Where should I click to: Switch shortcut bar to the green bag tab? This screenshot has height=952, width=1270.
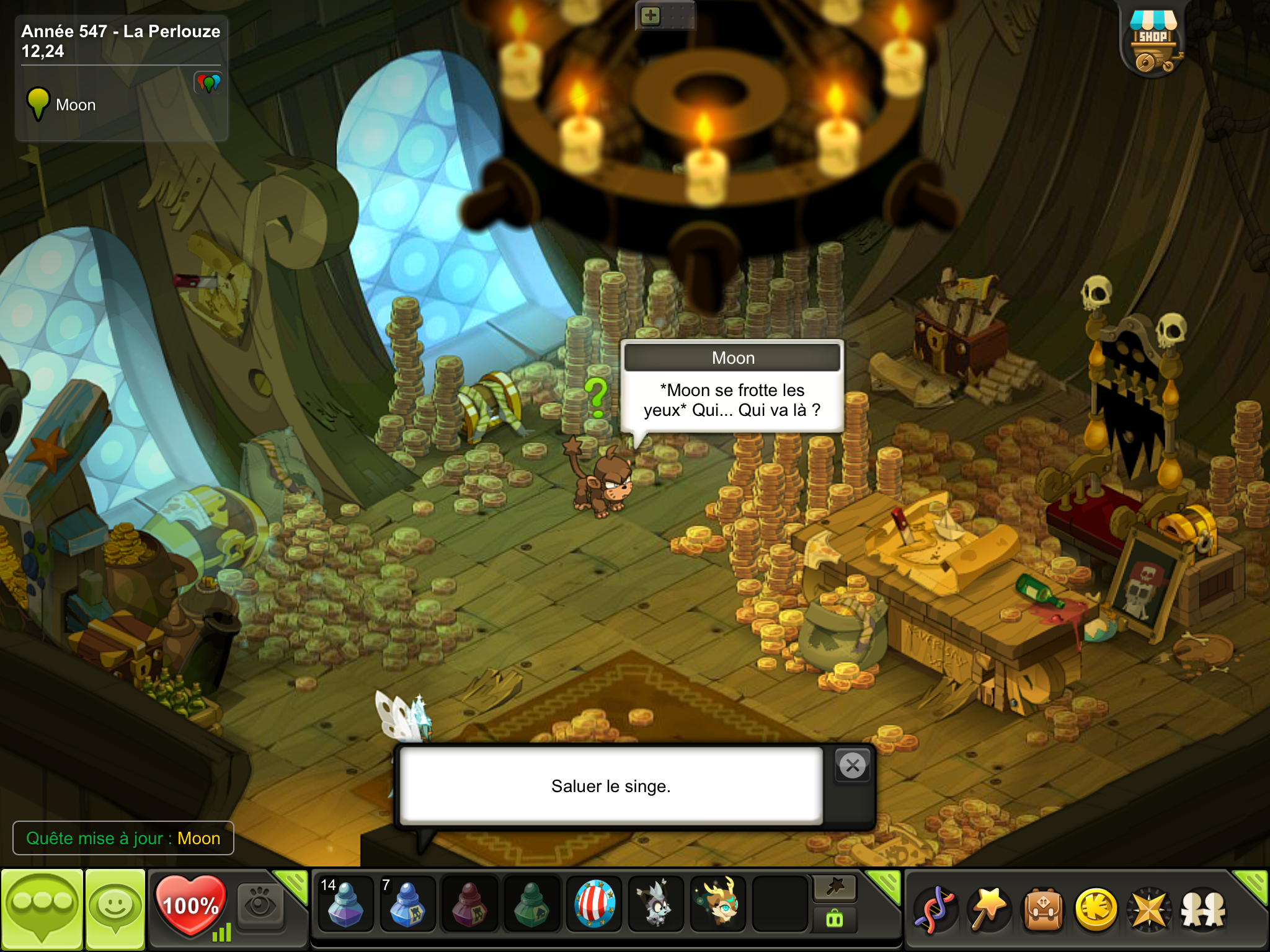835,920
